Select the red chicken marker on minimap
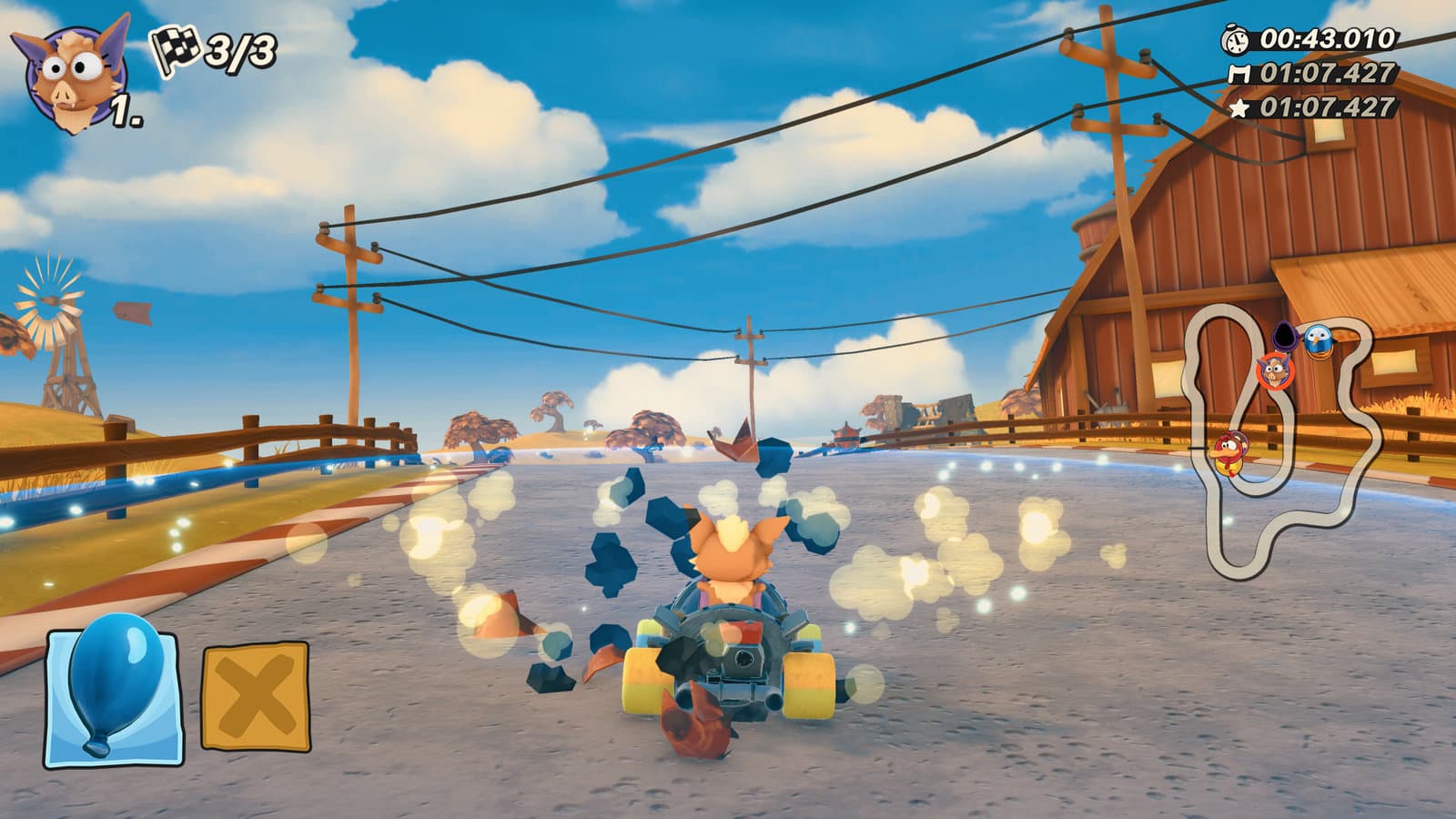The width and height of the screenshot is (1456, 819). [1230, 451]
